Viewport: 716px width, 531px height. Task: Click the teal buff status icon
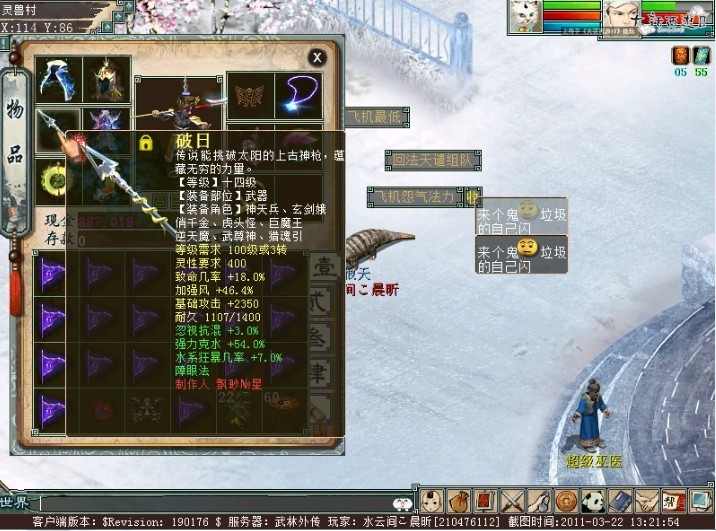[x=702, y=54]
